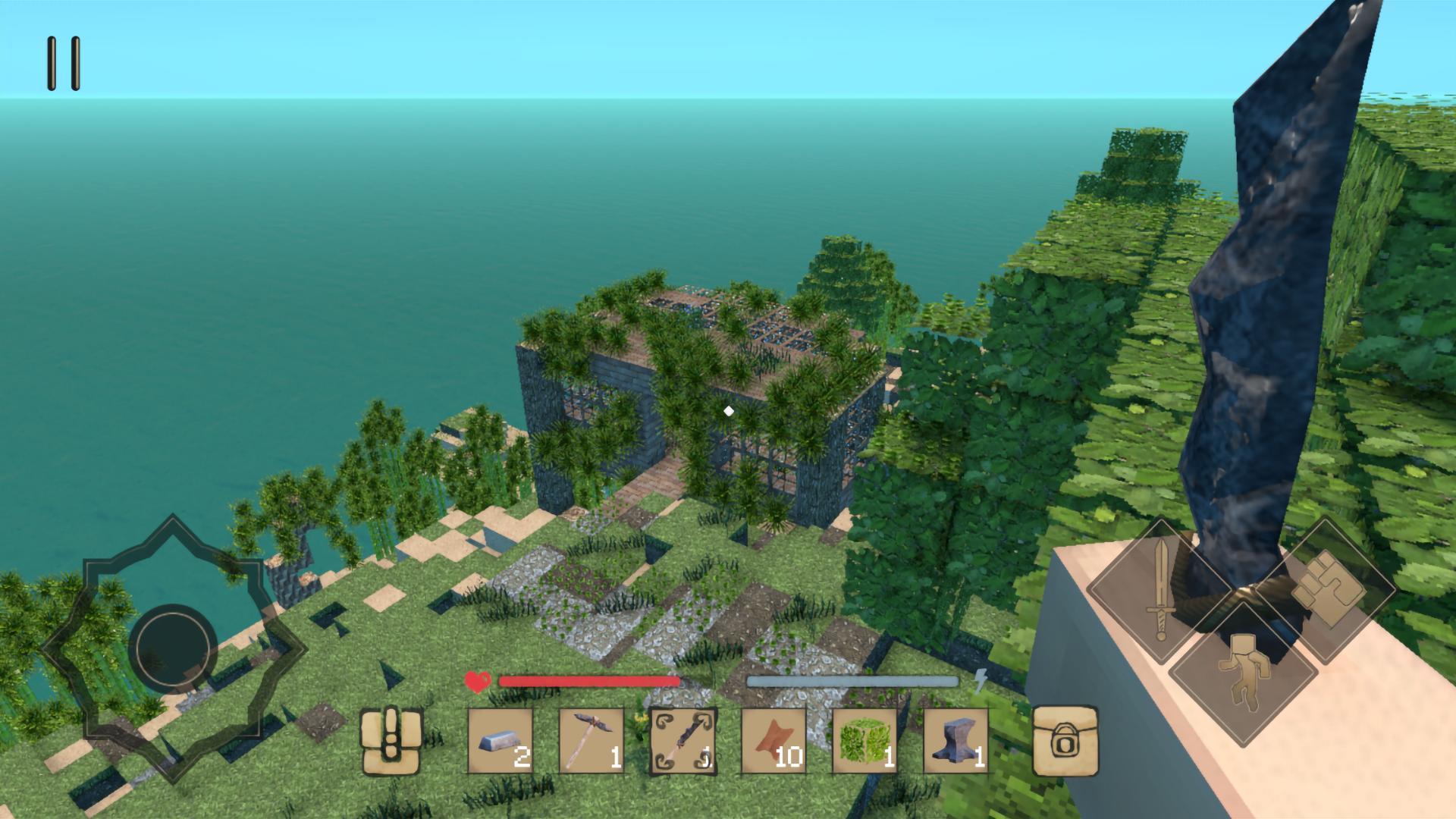Tap the virtual movement joystick
This screenshot has height=819, width=1456.
click(173, 648)
